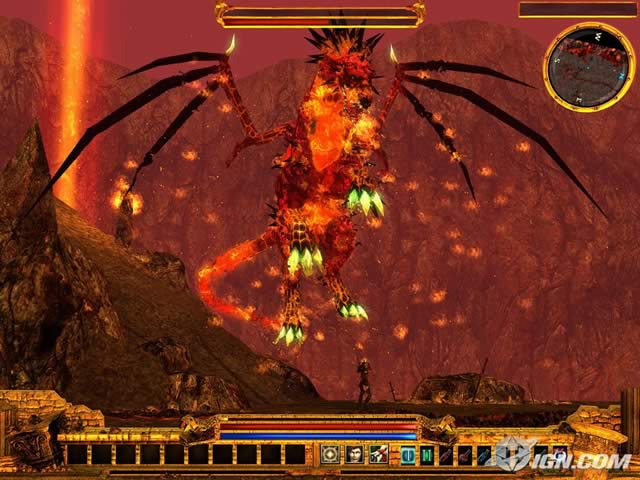Activate the green rune icon
The image size is (640, 480).
click(427, 455)
